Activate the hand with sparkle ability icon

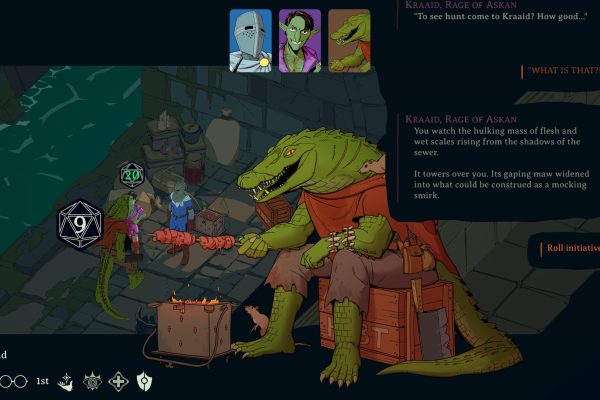pyautogui.click(x=66, y=381)
